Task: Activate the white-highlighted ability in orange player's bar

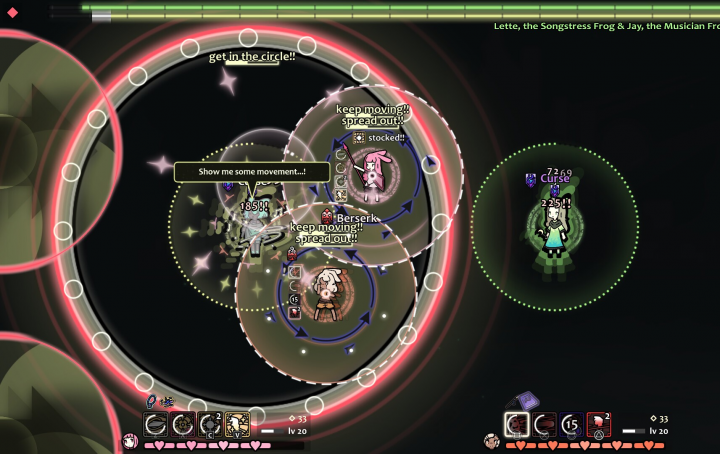Action: (x=517, y=424)
